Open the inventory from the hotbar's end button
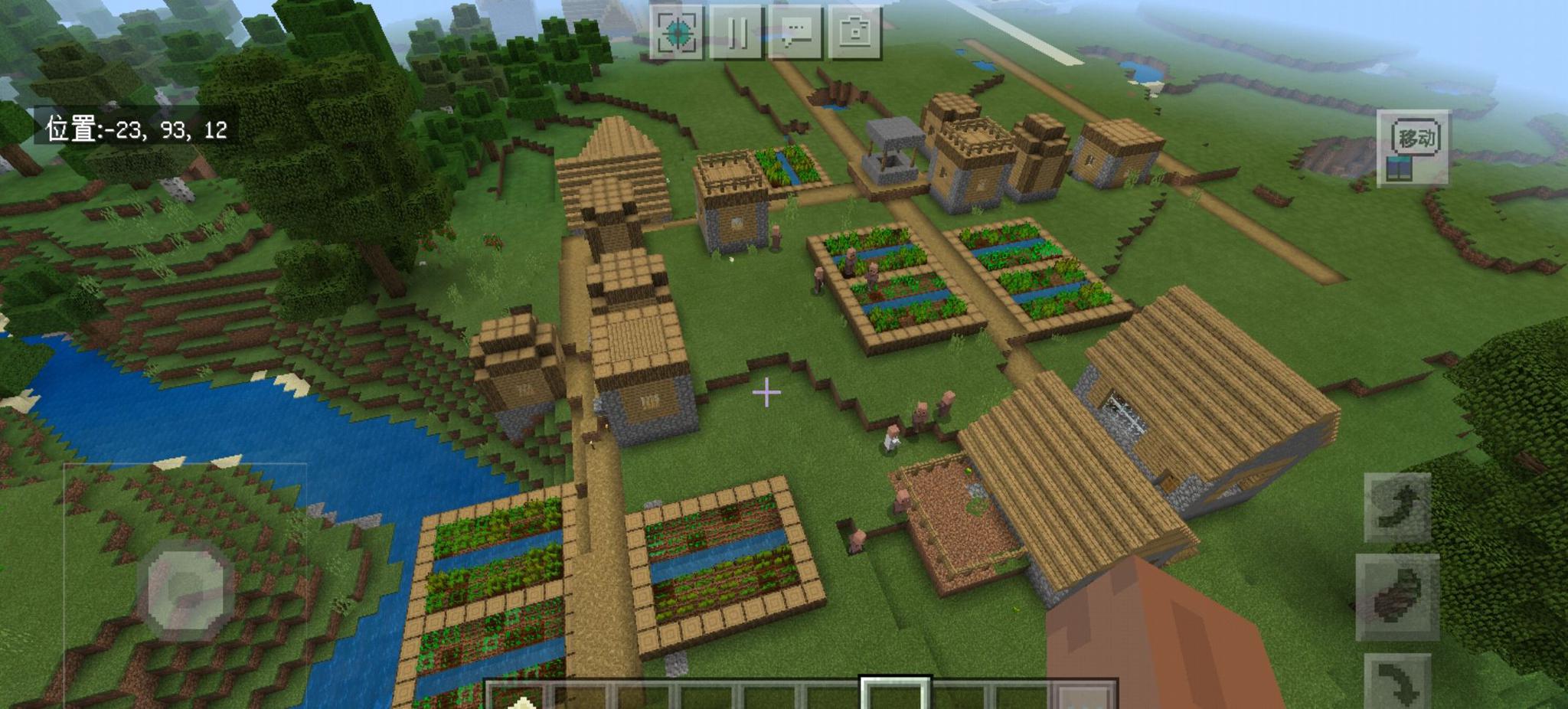 tap(1086, 697)
